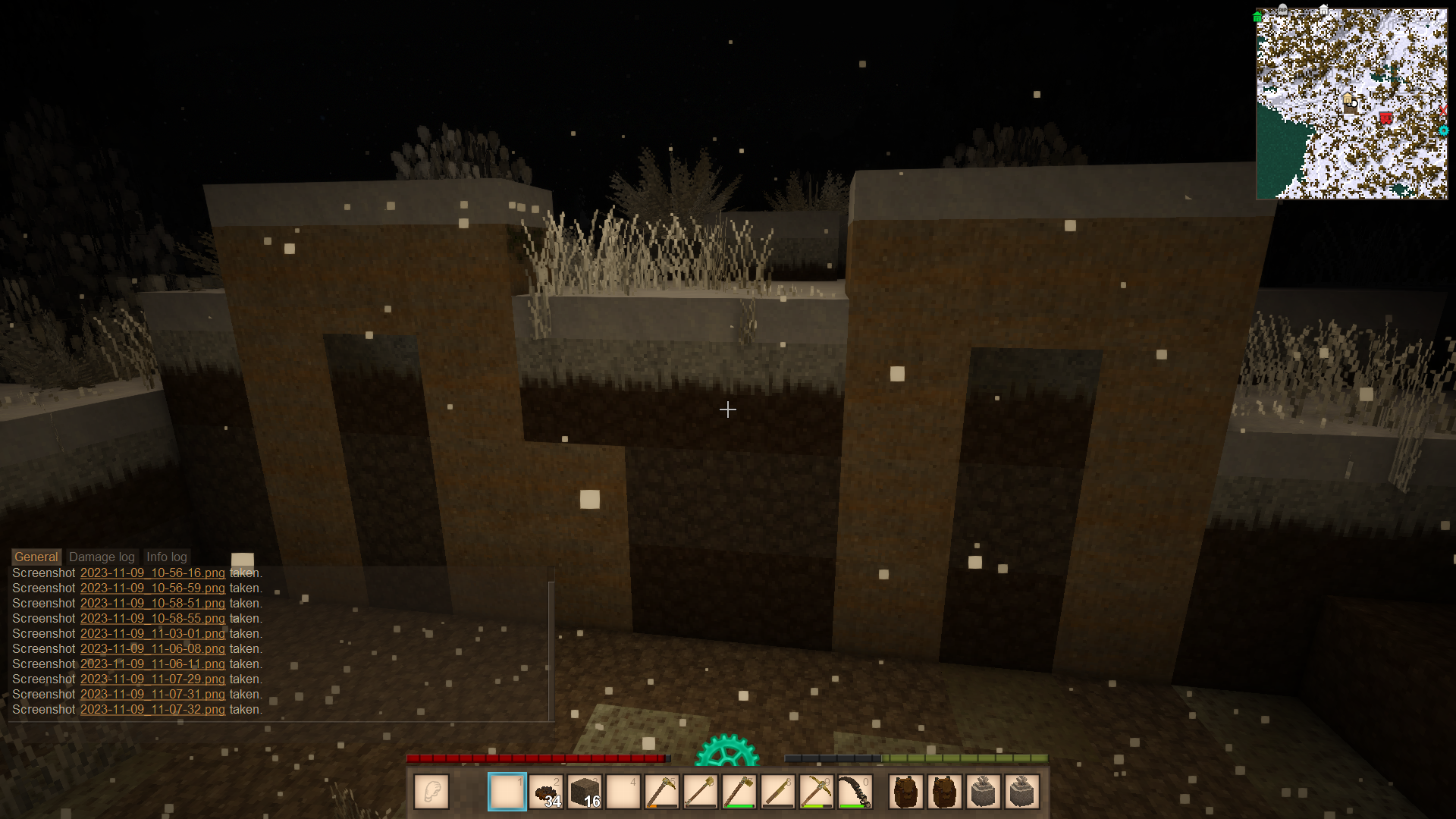Open screenshot link 2023-11-09_11-07-32.png

(152, 710)
